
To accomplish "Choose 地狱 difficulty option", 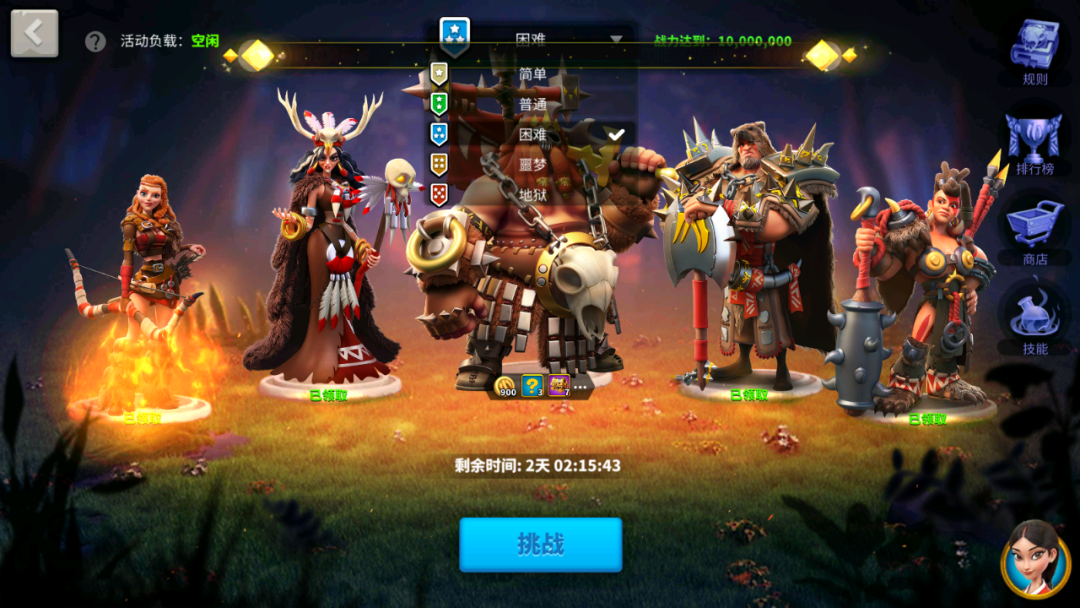I will point(532,193).
